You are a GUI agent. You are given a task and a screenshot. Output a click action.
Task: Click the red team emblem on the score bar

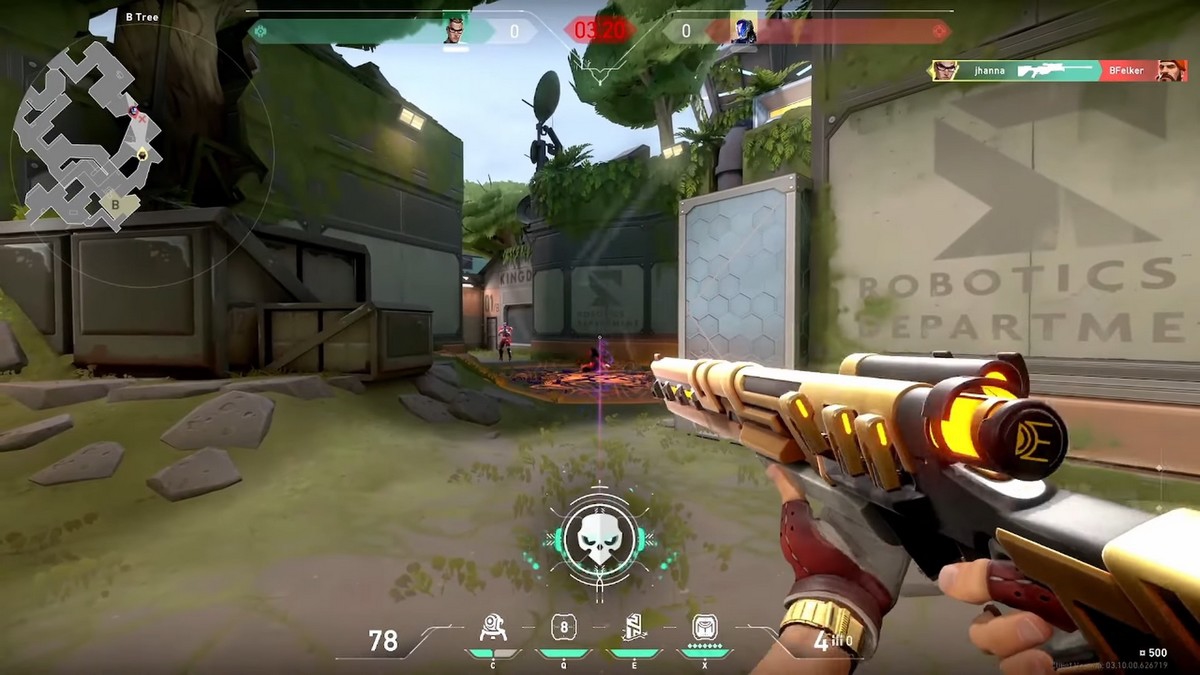[x=938, y=31]
